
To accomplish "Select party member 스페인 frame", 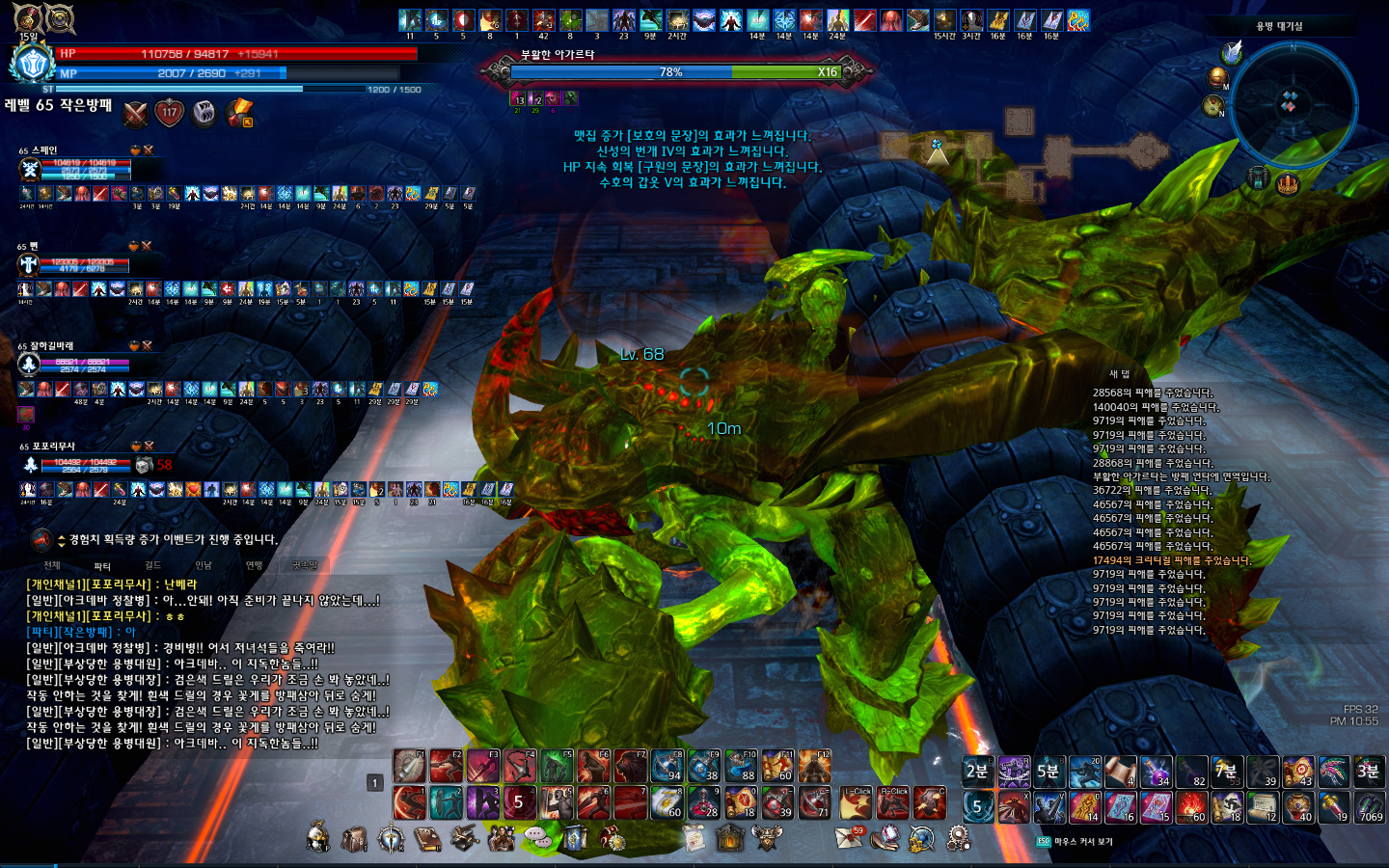I will tap(82, 169).
